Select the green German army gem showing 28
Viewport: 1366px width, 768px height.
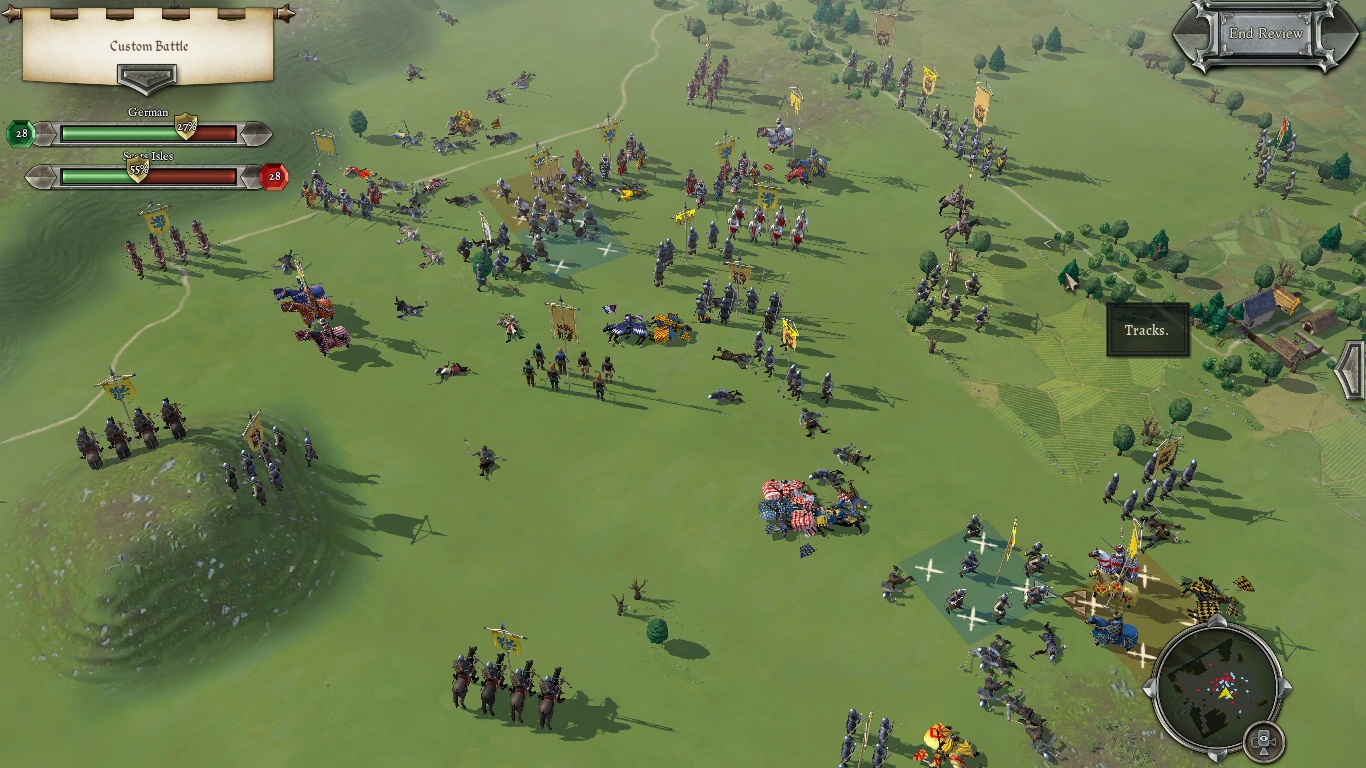click(x=20, y=133)
